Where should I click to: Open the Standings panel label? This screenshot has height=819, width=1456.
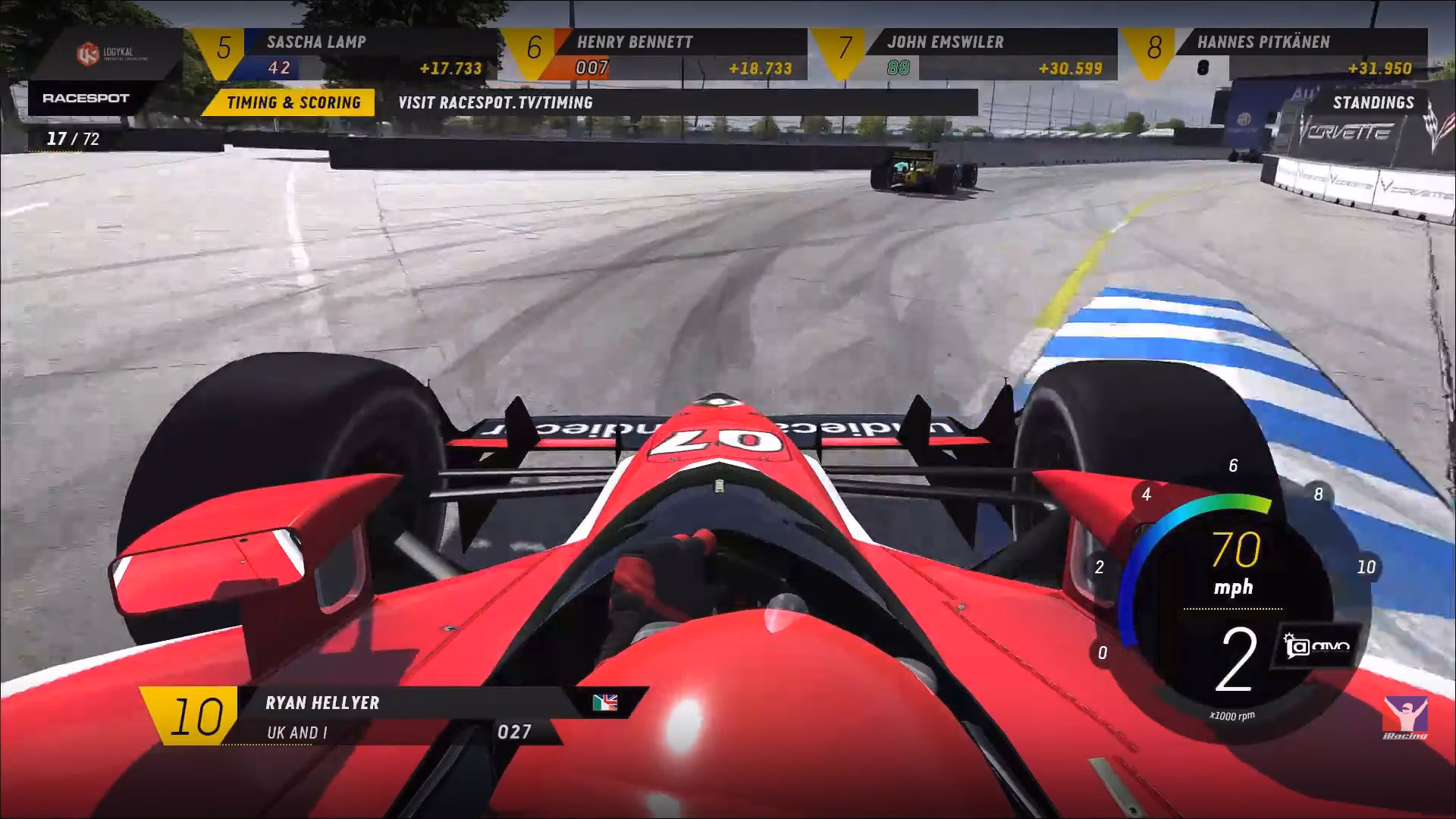(1373, 102)
